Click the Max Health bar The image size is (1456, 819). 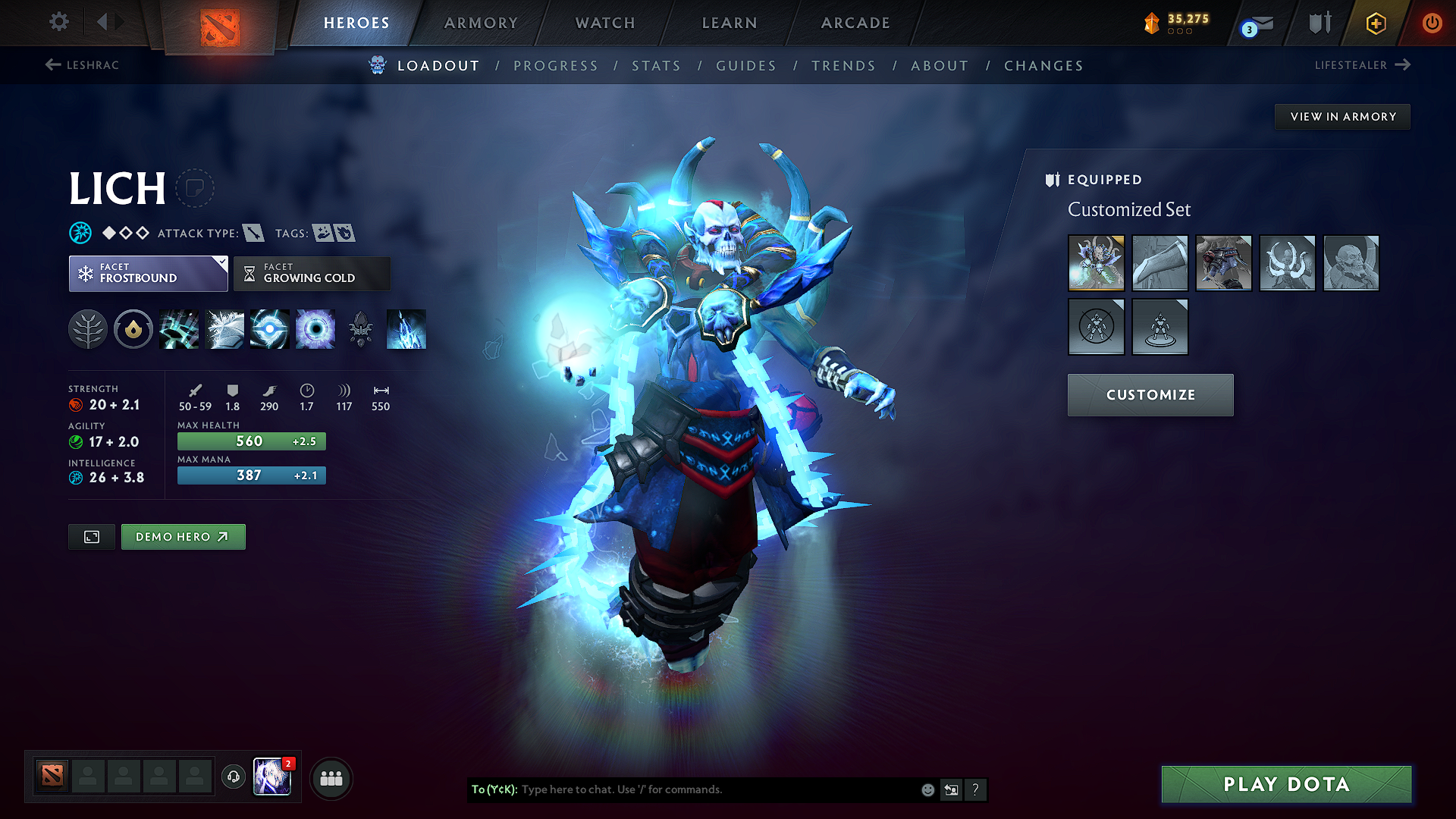point(251,441)
